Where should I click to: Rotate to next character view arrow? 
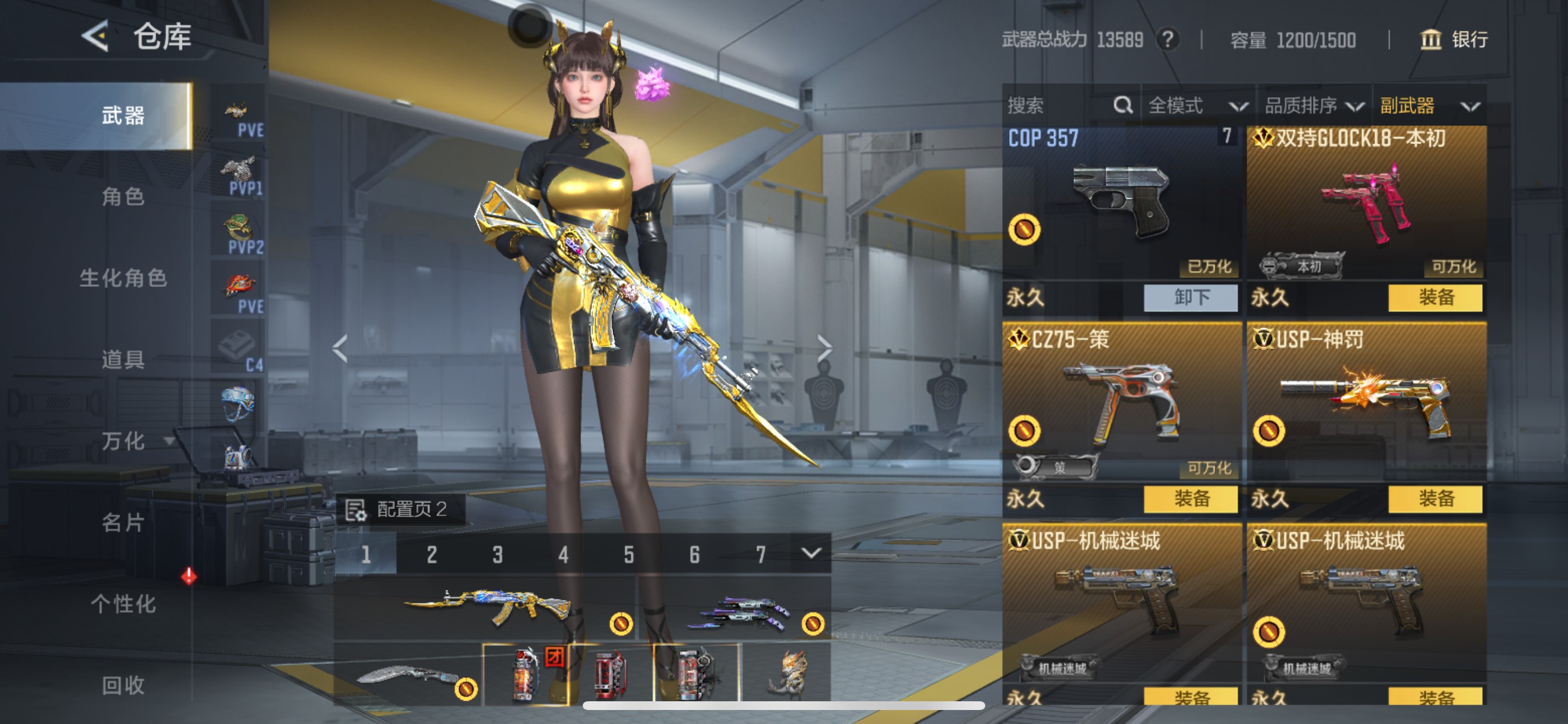coord(824,348)
